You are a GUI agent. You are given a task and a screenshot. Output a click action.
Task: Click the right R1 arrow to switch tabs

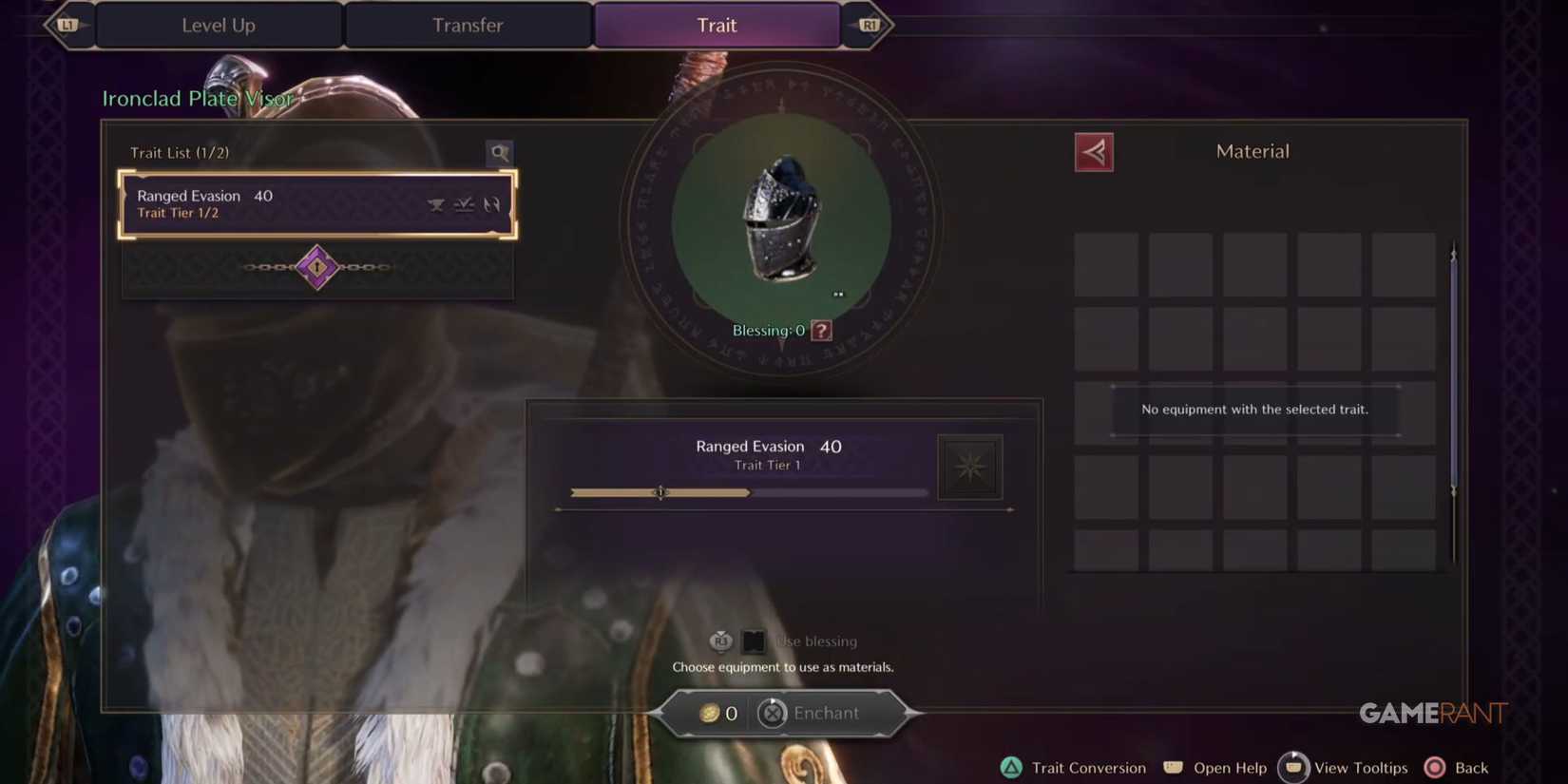tap(870, 25)
